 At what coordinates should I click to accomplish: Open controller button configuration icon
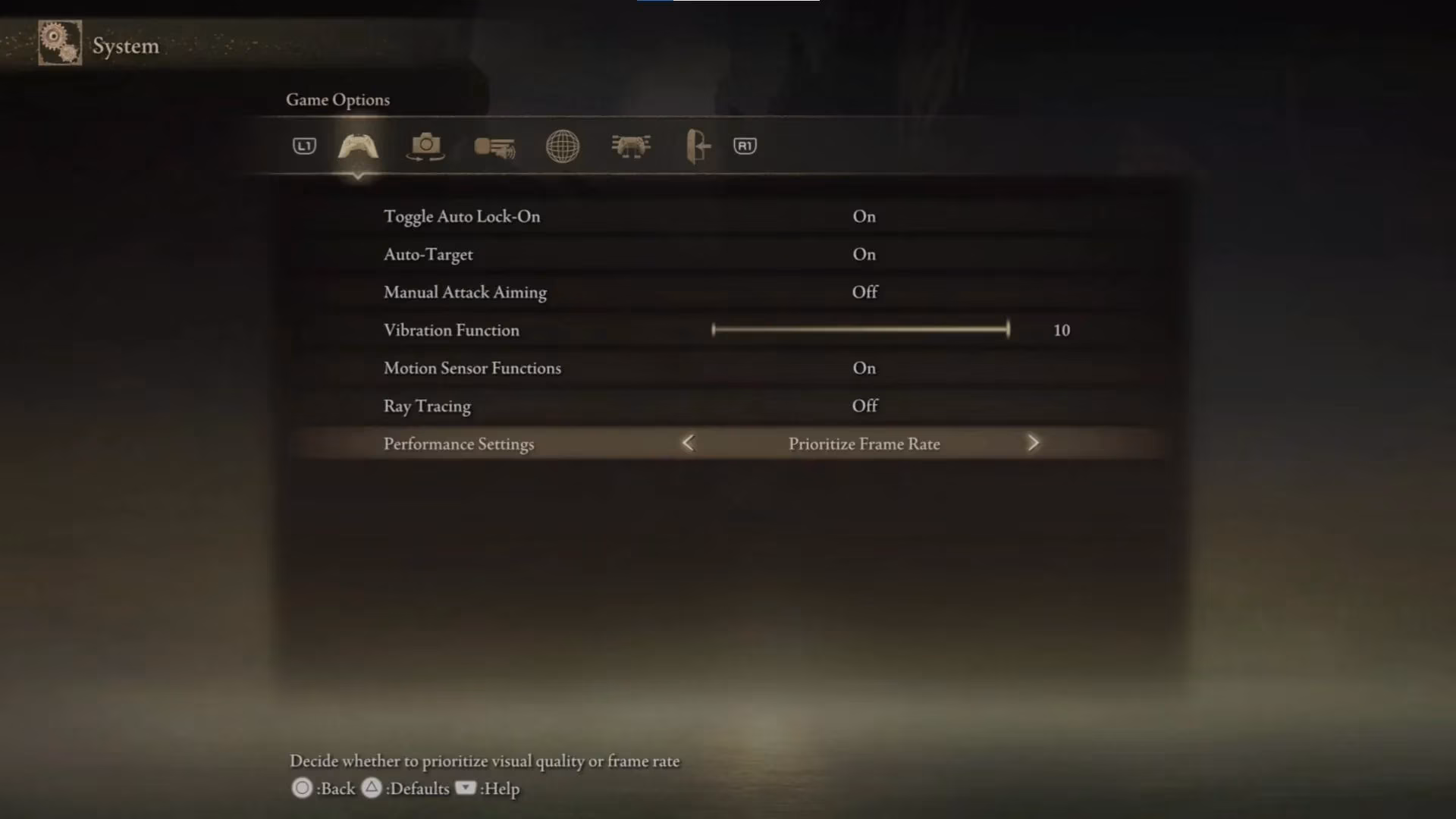[631, 146]
